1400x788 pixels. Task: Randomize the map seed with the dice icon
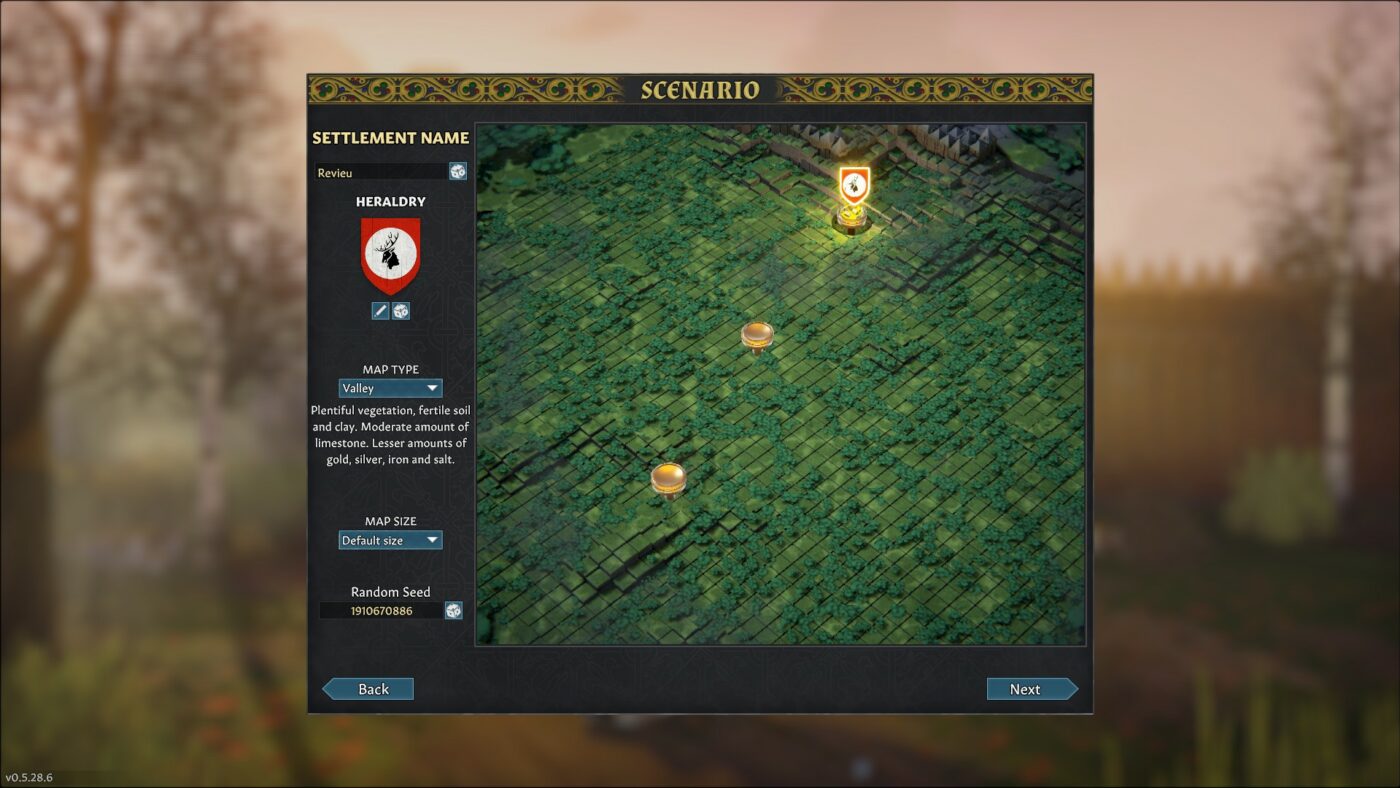coord(455,610)
